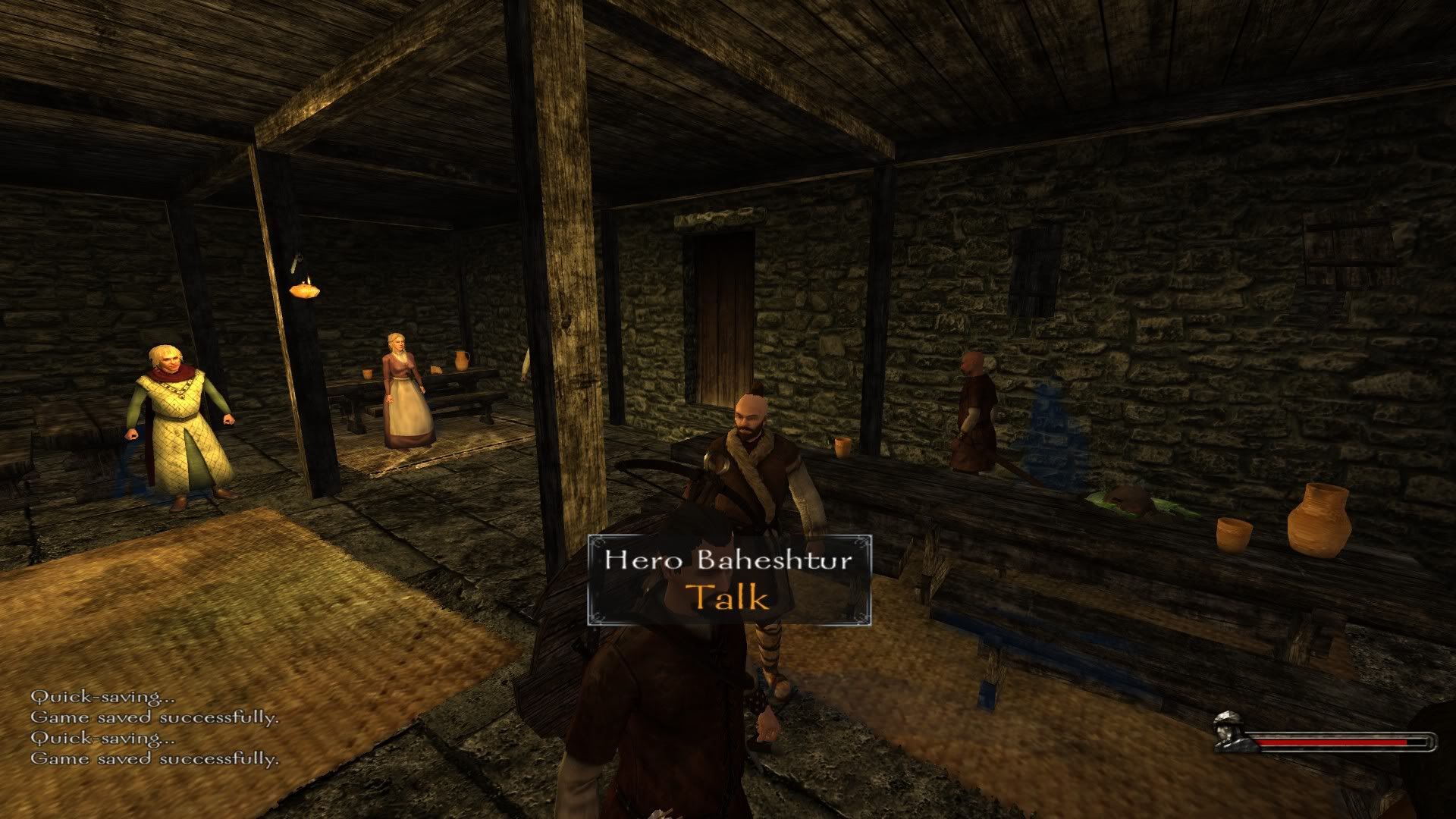
Task: Choose Talk on the Hero Baheshtur prompt
Action: pos(728,597)
